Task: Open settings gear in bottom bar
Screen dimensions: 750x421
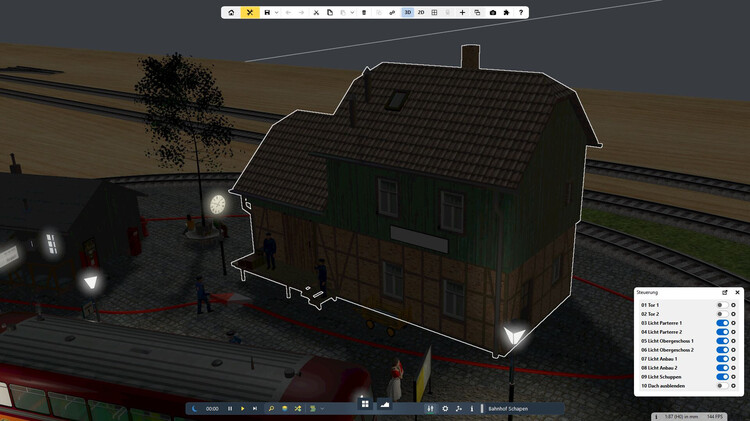Action: click(445, 408)
